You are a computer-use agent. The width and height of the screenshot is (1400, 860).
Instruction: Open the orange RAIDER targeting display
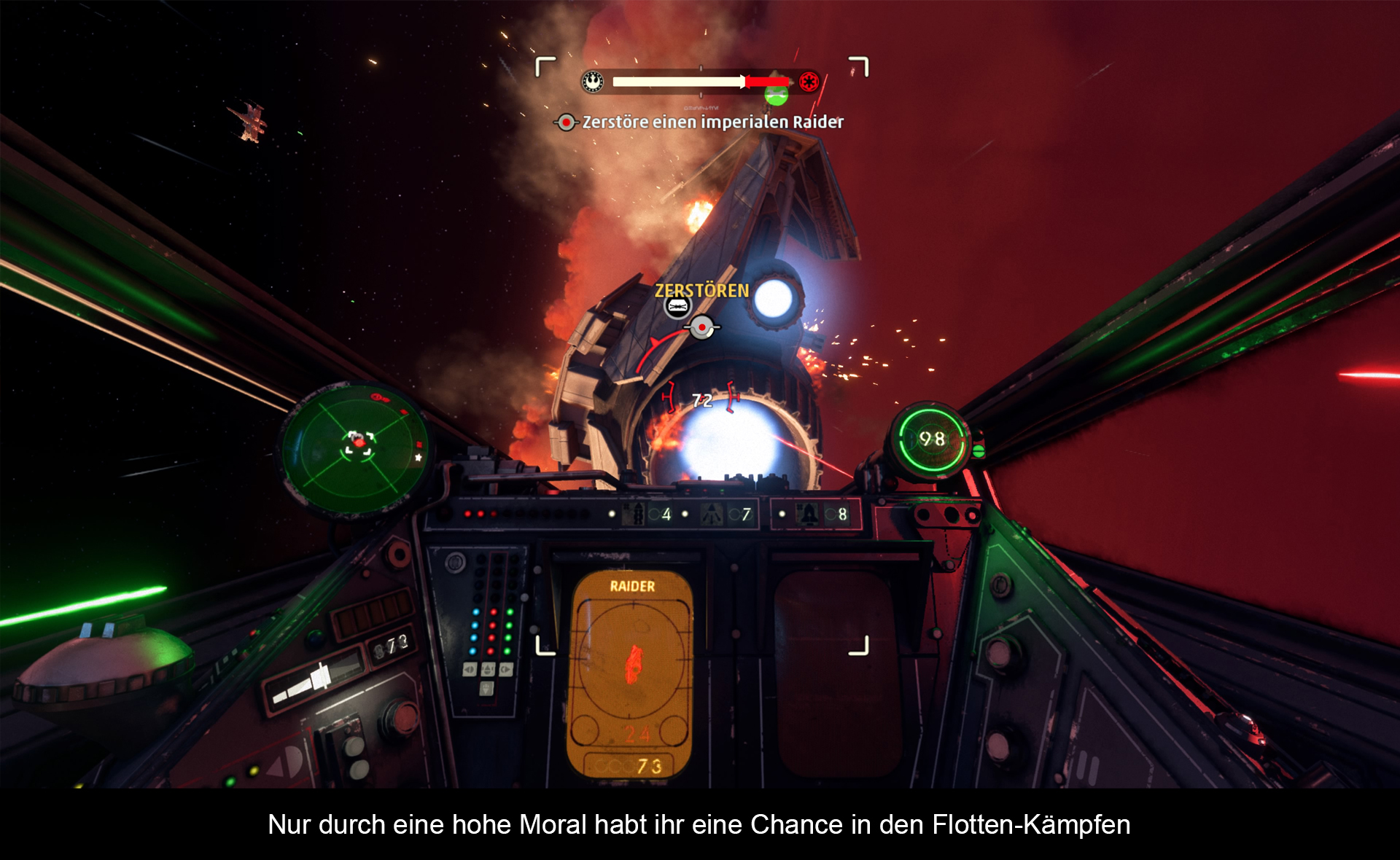pos(631,674)
